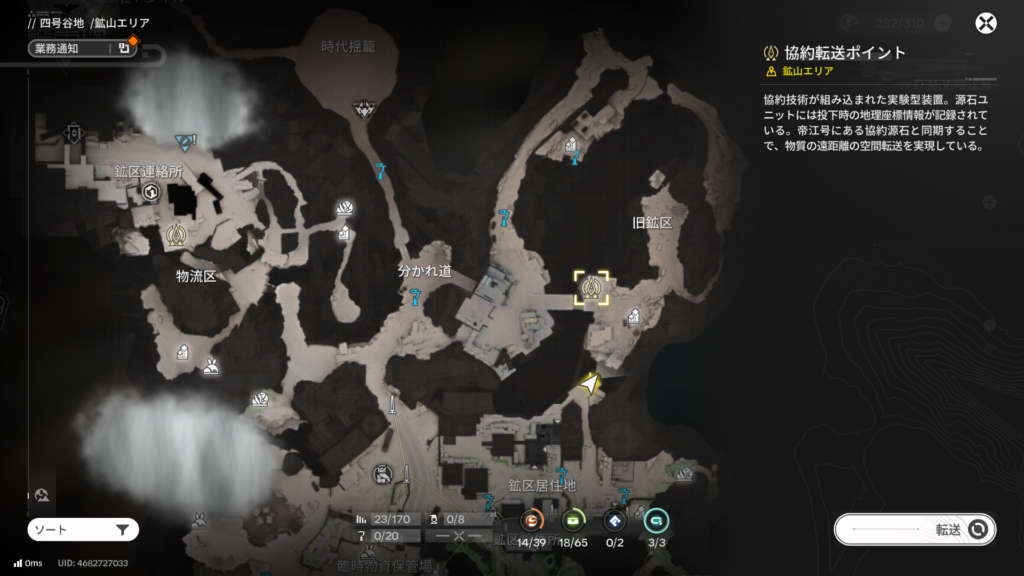Close the map with the X button
The height and width of the screenshot is (576, 1024).
point(986,24)
